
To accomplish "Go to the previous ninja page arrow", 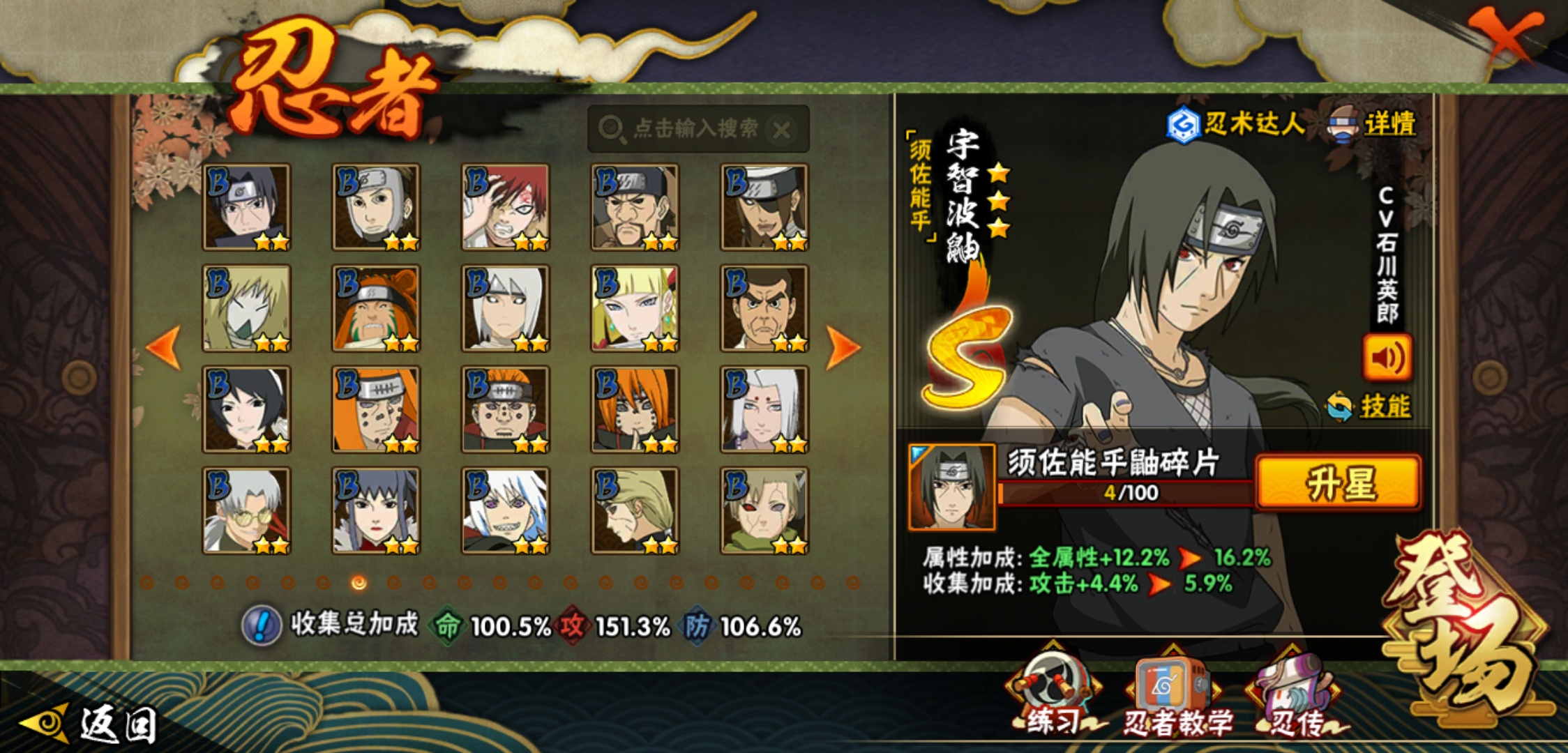I will [165, 347].
